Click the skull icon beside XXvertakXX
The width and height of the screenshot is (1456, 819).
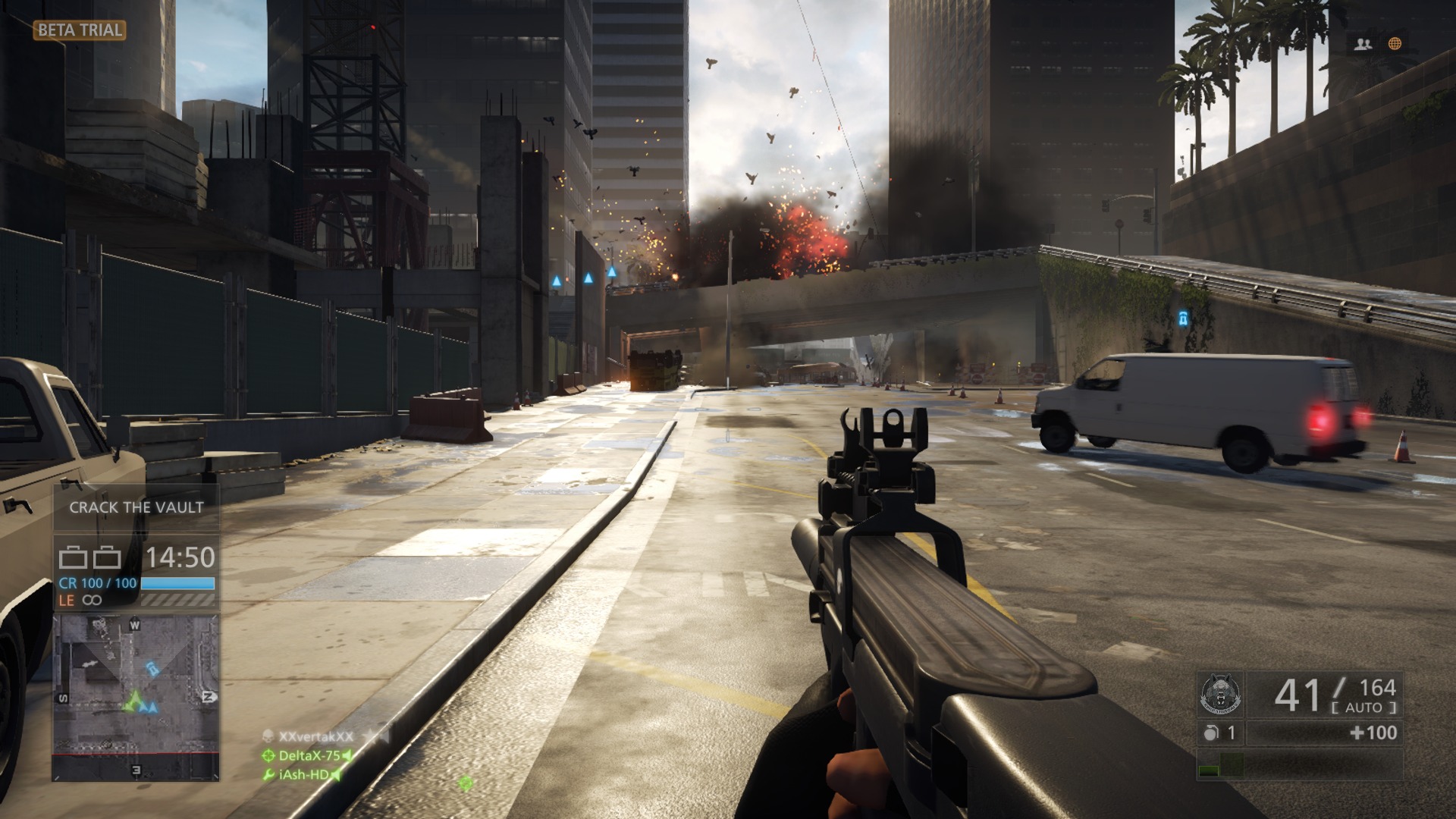[x=268, y=736]
